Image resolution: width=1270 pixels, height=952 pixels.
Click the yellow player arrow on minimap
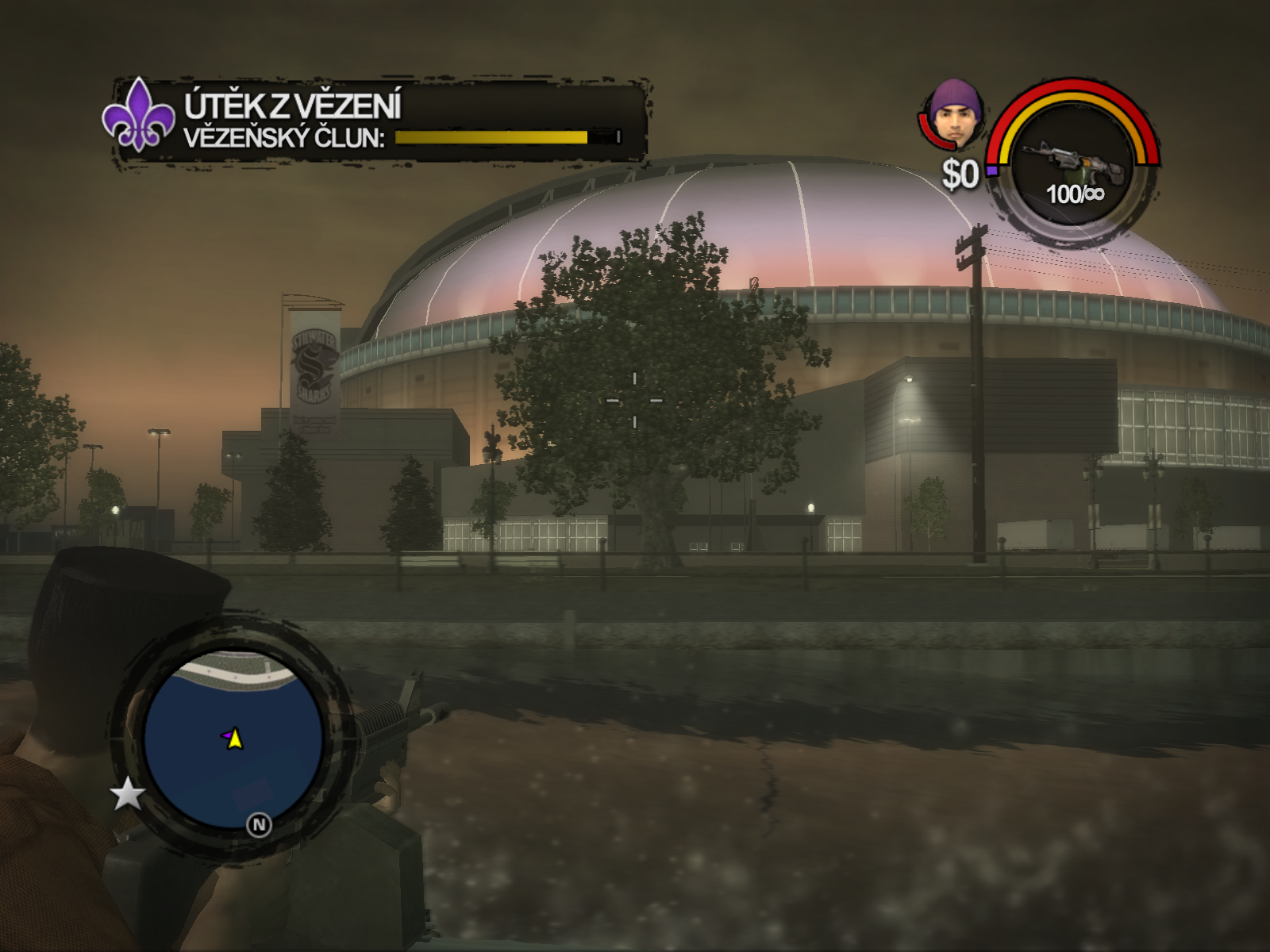pos(235,739)
